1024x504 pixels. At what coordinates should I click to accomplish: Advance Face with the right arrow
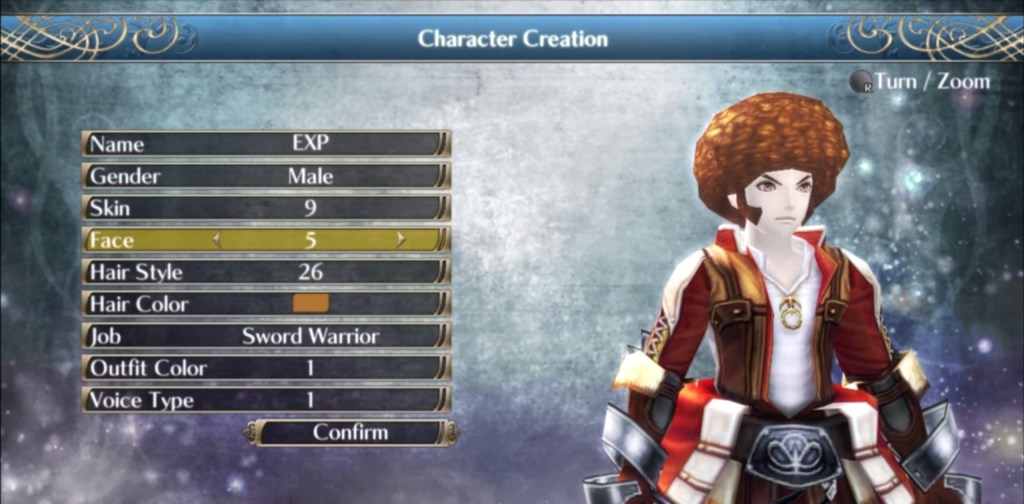pyautogui.click(x=401, y=240)
